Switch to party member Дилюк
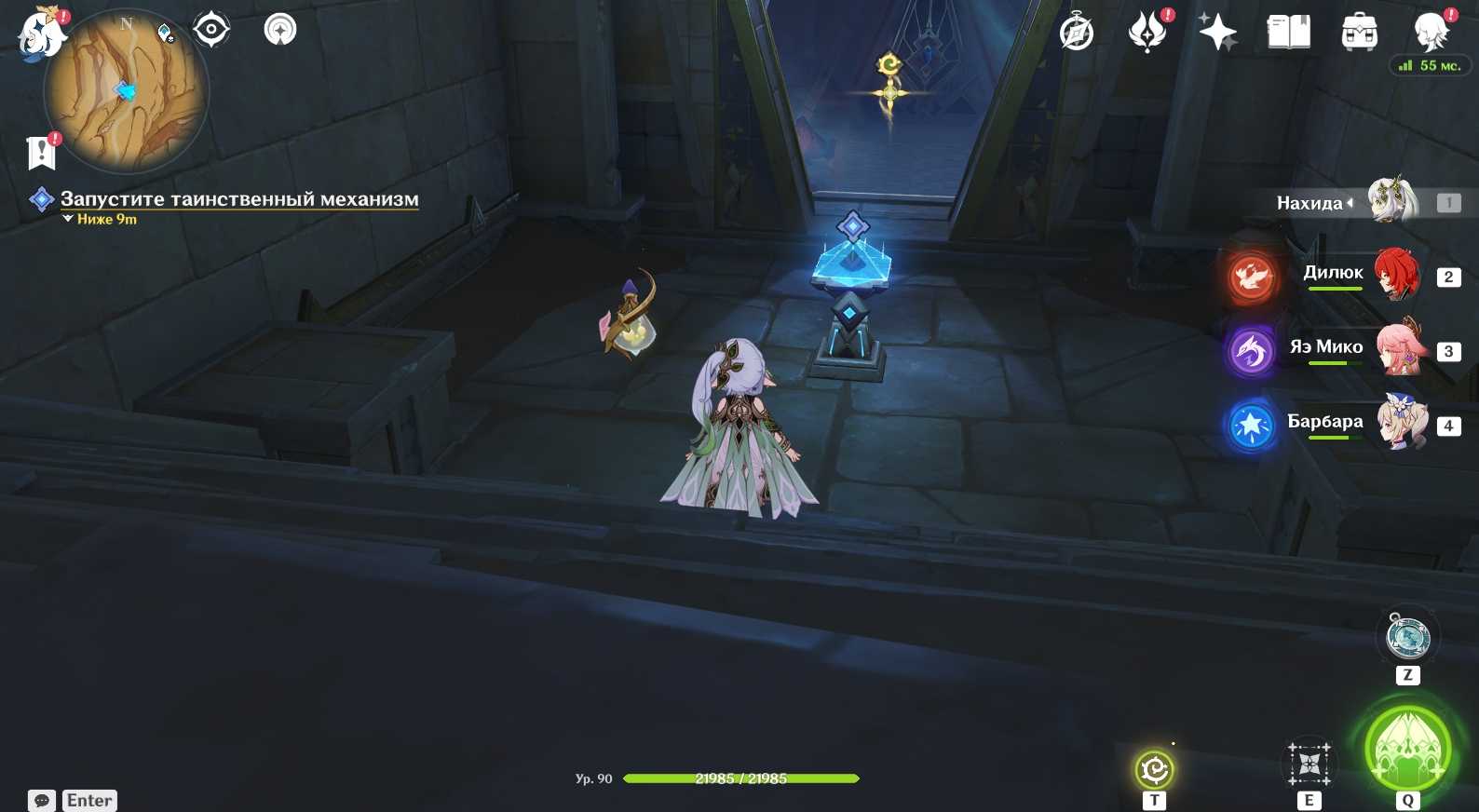 point(1395,275)
